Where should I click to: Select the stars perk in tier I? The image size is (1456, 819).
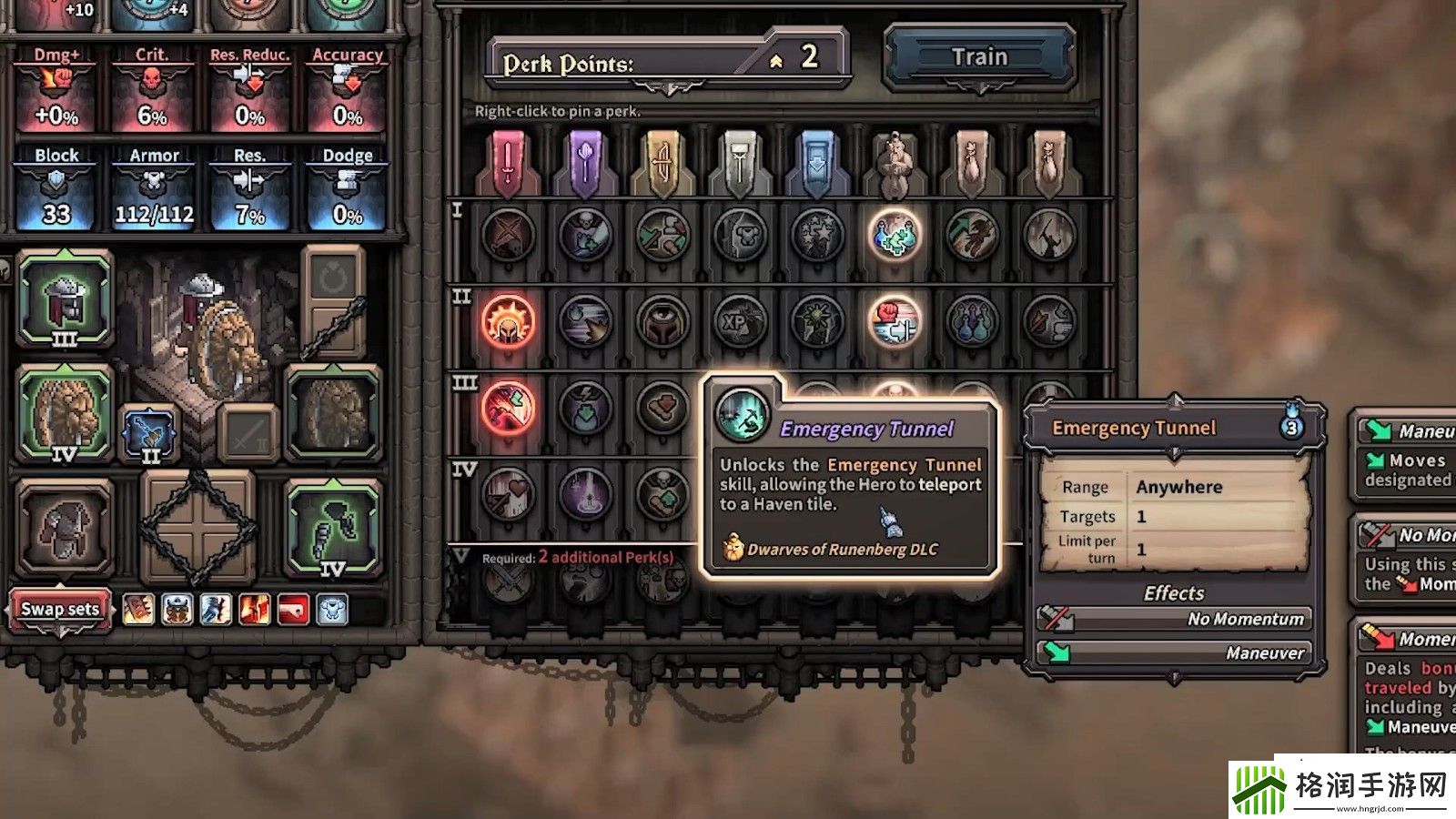817,235
